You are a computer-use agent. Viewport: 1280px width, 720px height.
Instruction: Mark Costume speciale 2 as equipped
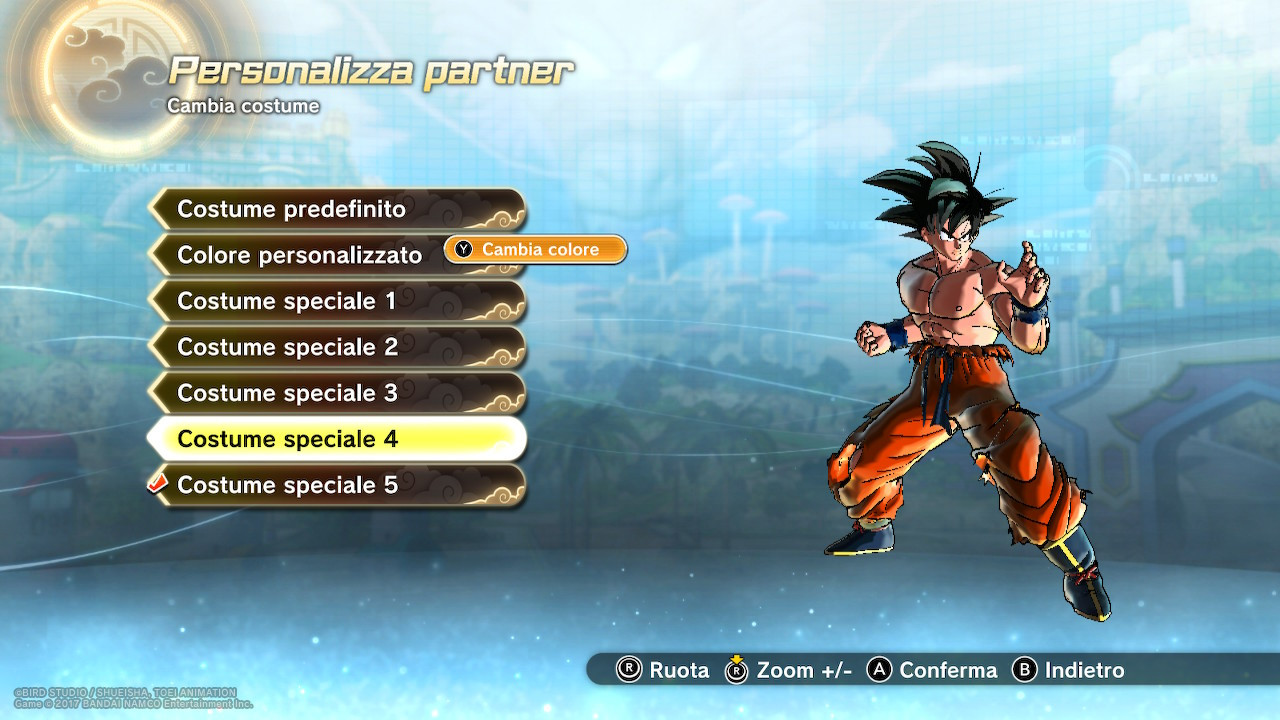tap(290, 347)
